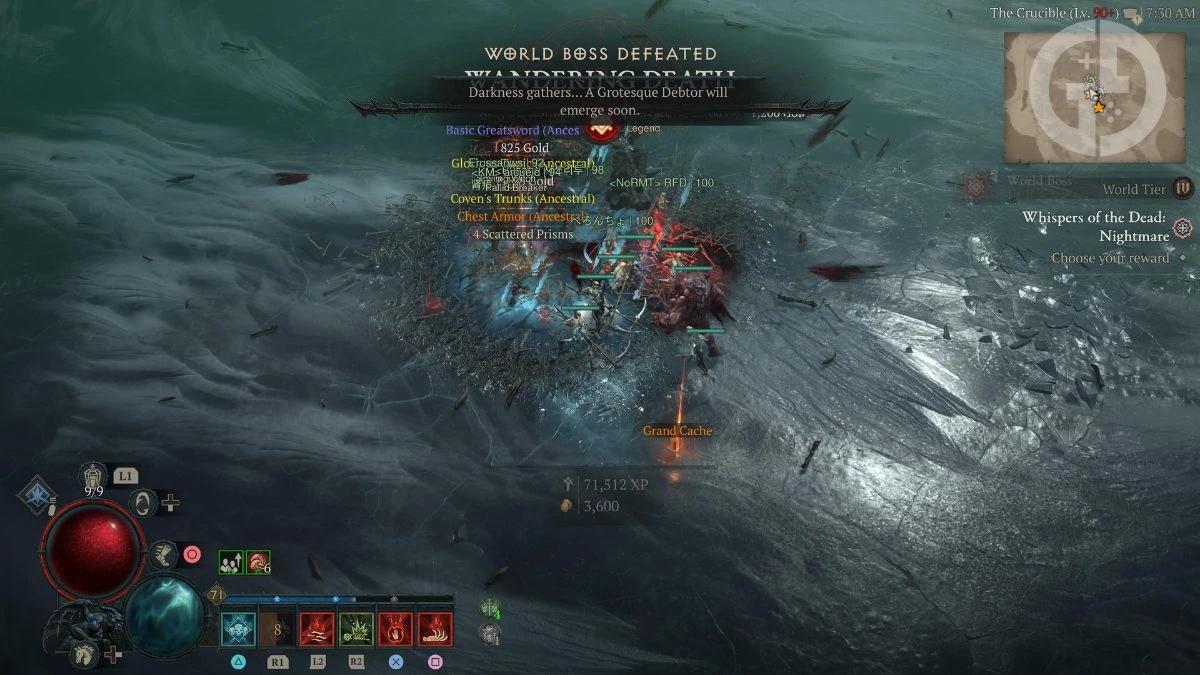Activate the blue skulls skill icon

(238, 629)
